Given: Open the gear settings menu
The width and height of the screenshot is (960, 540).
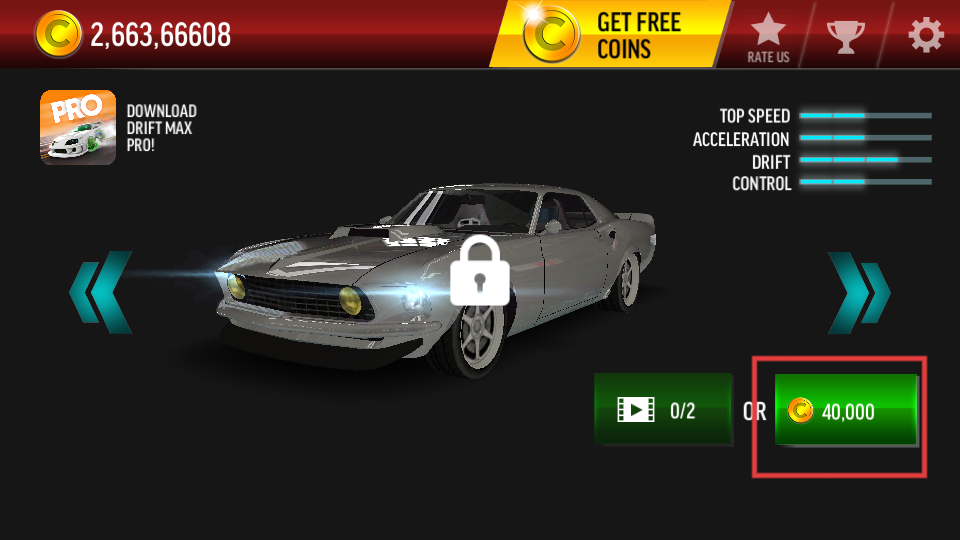Looking at the screenshot, I should coord(925,36).
